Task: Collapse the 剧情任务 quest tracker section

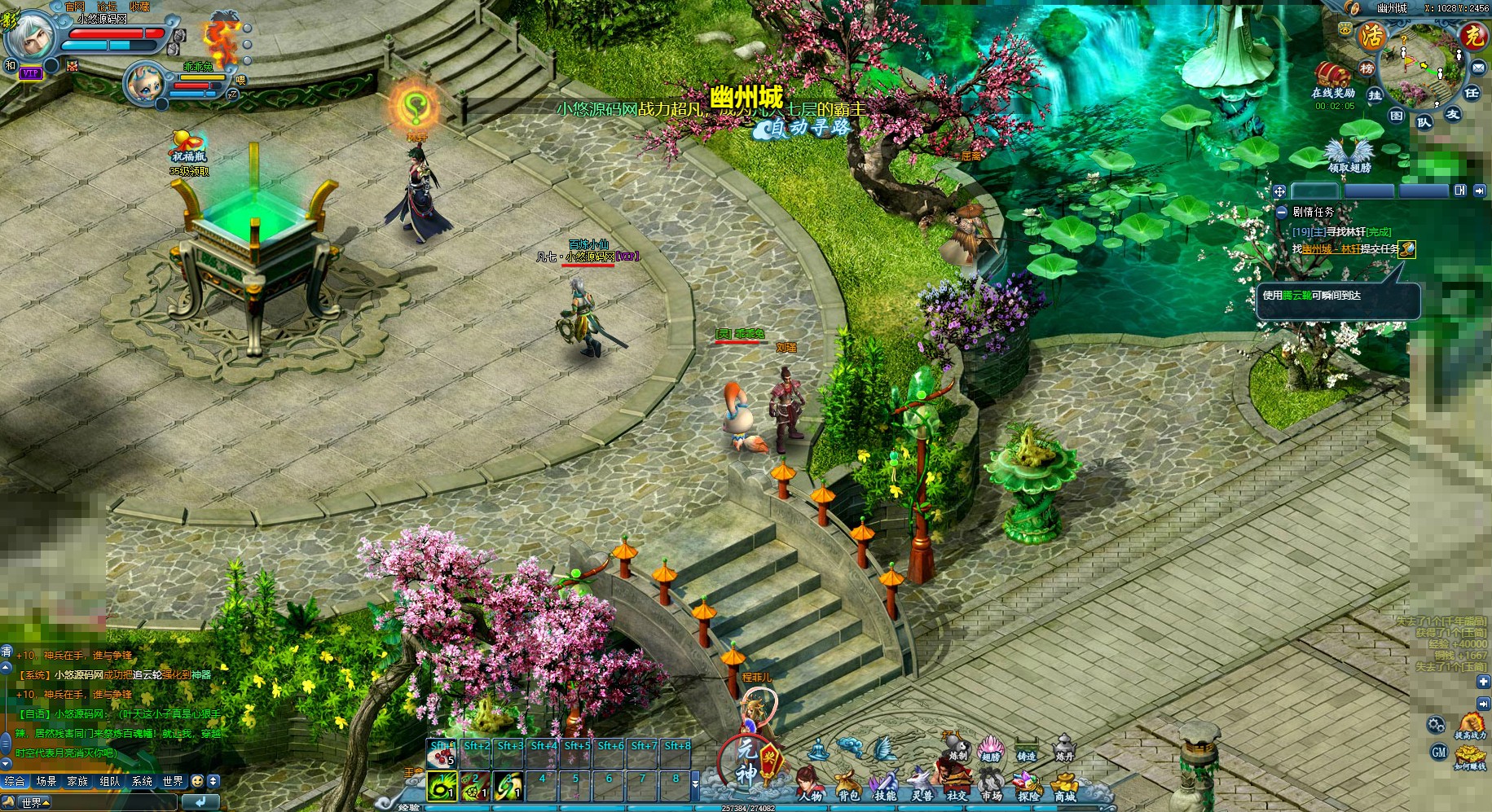Action: coord(1282,212)
